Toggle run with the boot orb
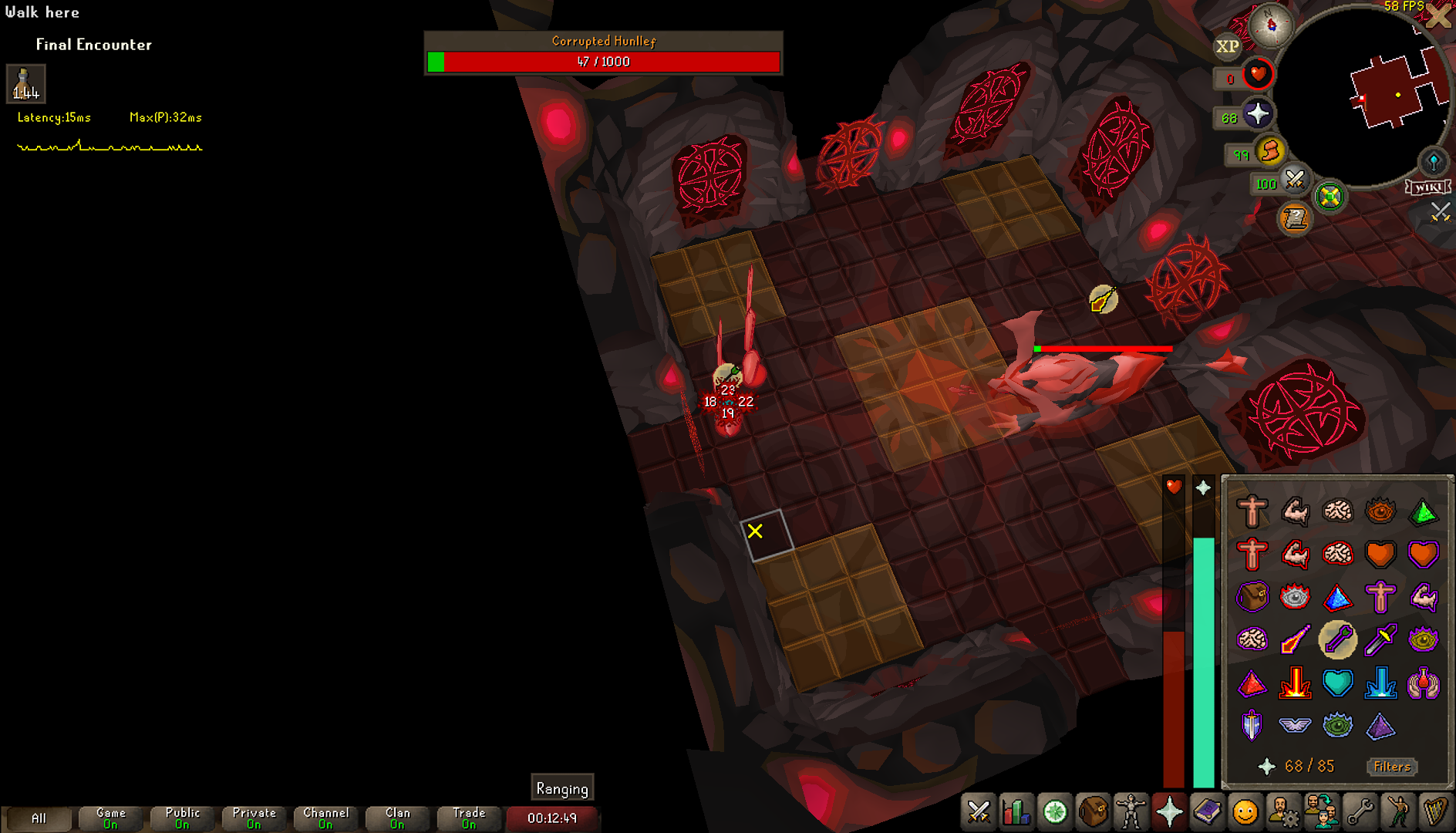The image size is (1456, 833). (x=1270, y=150)
